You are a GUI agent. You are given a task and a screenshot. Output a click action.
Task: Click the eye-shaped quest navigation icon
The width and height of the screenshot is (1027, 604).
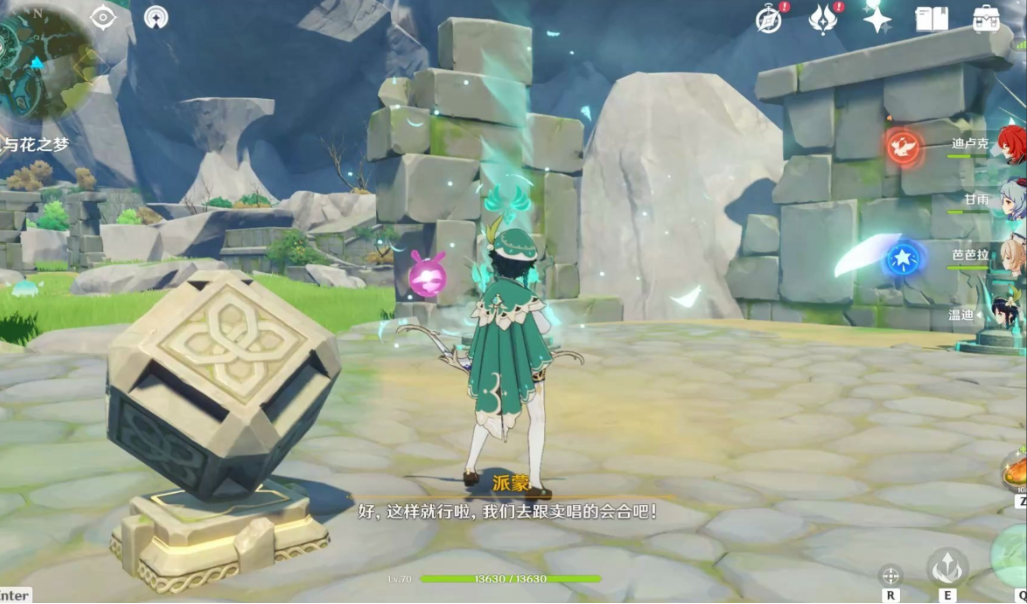[x=103, y=17]
